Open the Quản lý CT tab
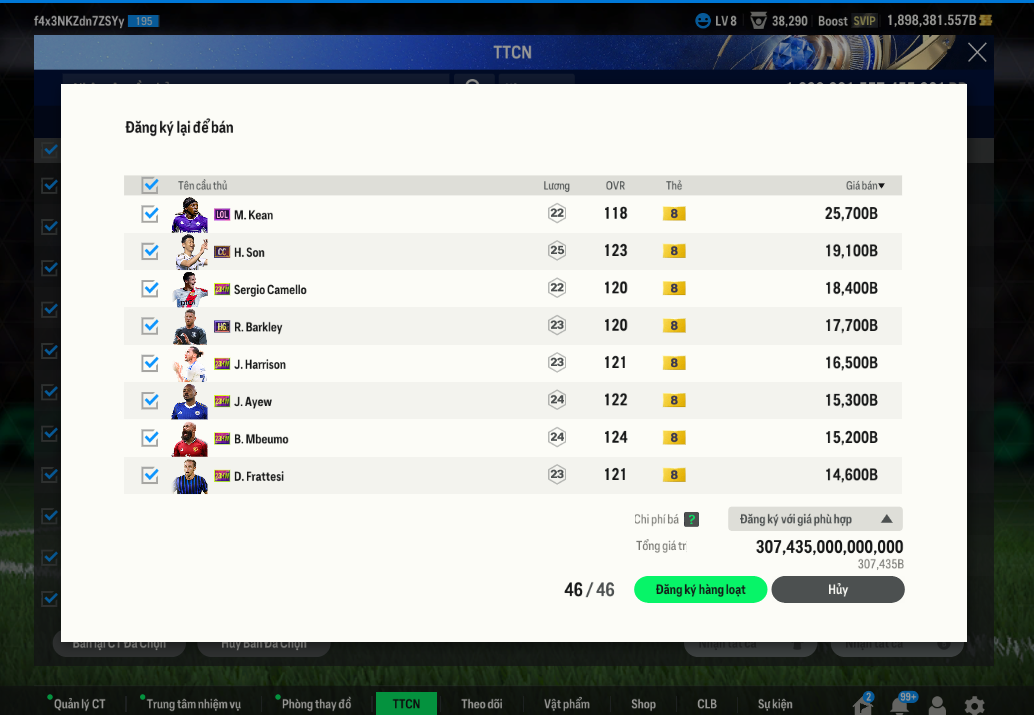Image resolution: width=1034 pixels, height=715 pixels. pyautogui.click(x=79, y=704)
